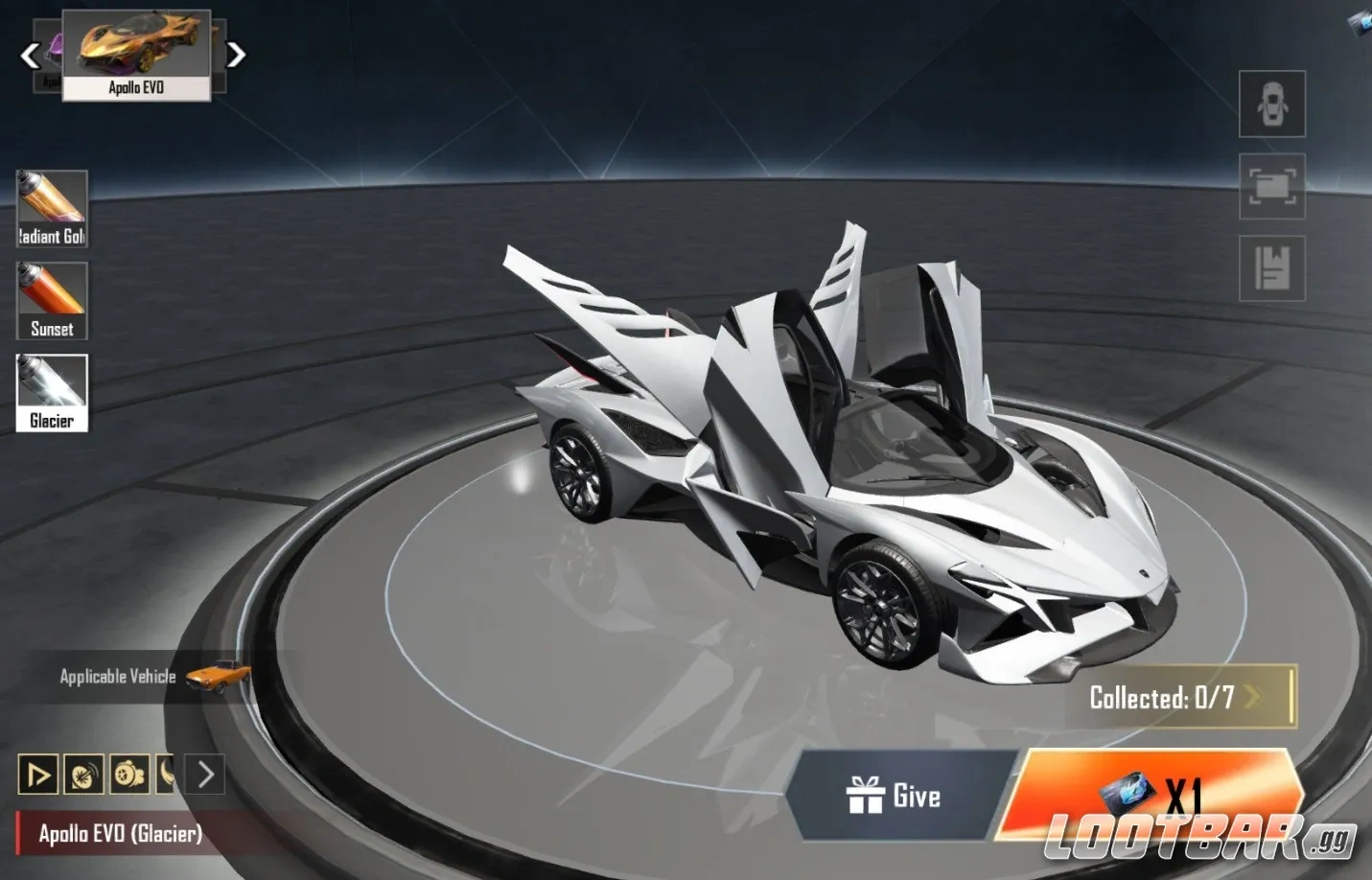
Task: View the orange Applicable Vehicle car
Action: coord(219,675)
